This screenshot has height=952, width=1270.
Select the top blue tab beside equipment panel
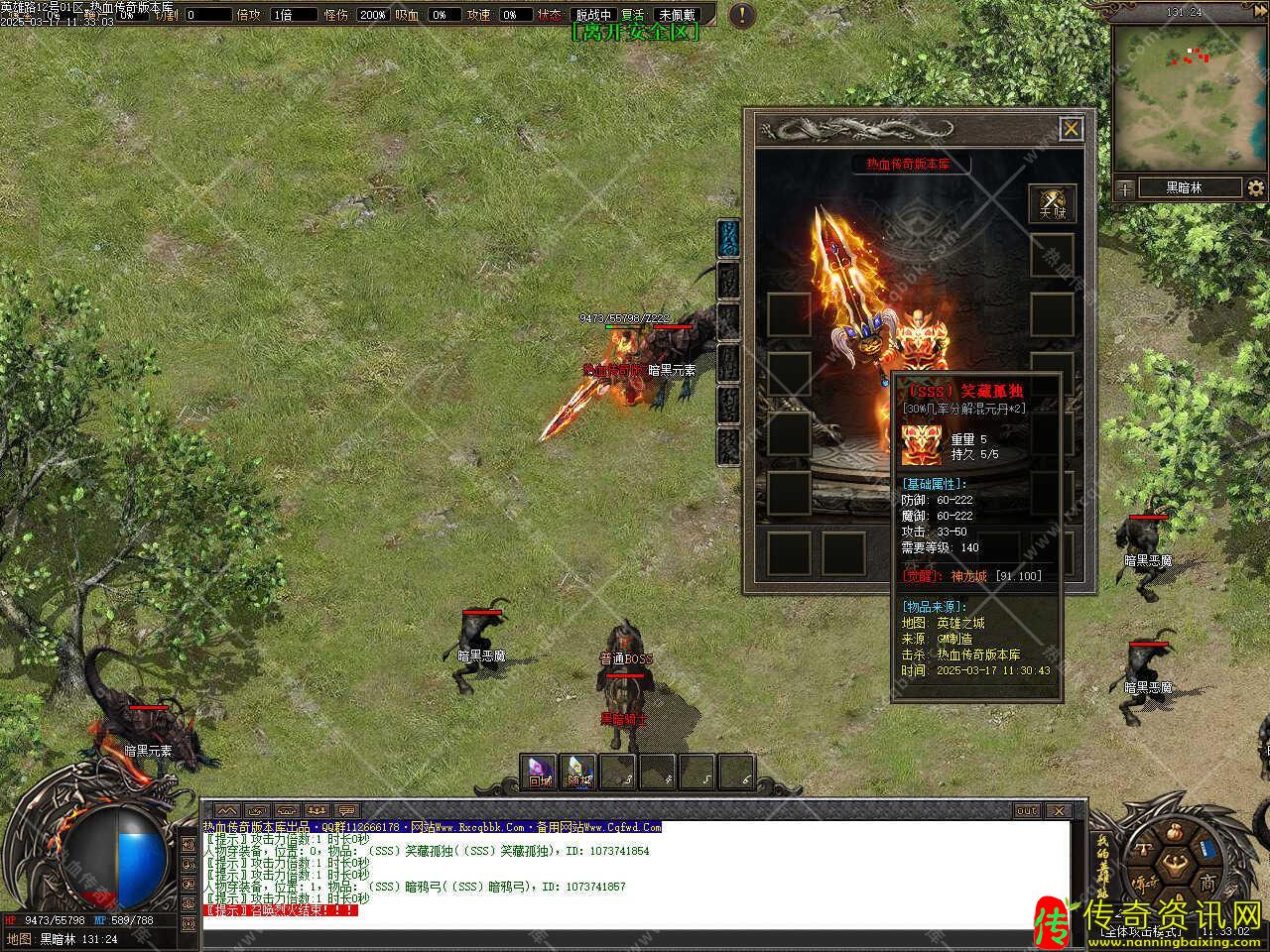(x=729, y=238)
